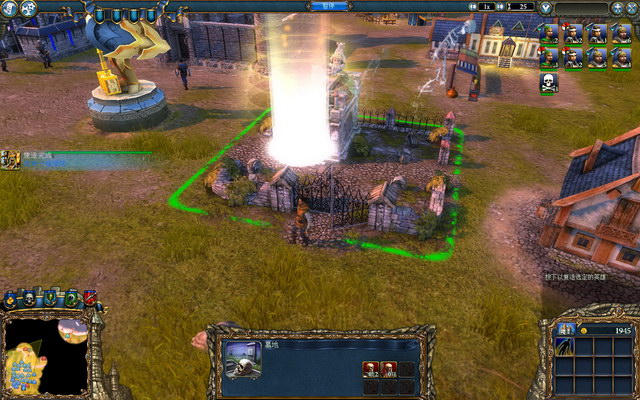Viewport: 640px width, 400px height.
Task: Select the skull flag above the minimap
Action: coord(29,298)
